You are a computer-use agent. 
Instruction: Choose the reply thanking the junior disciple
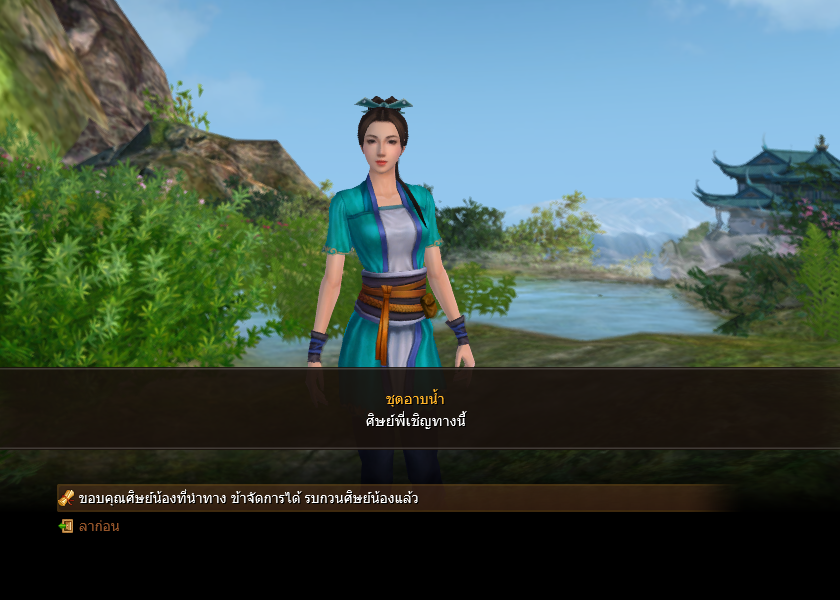point(248,498)
